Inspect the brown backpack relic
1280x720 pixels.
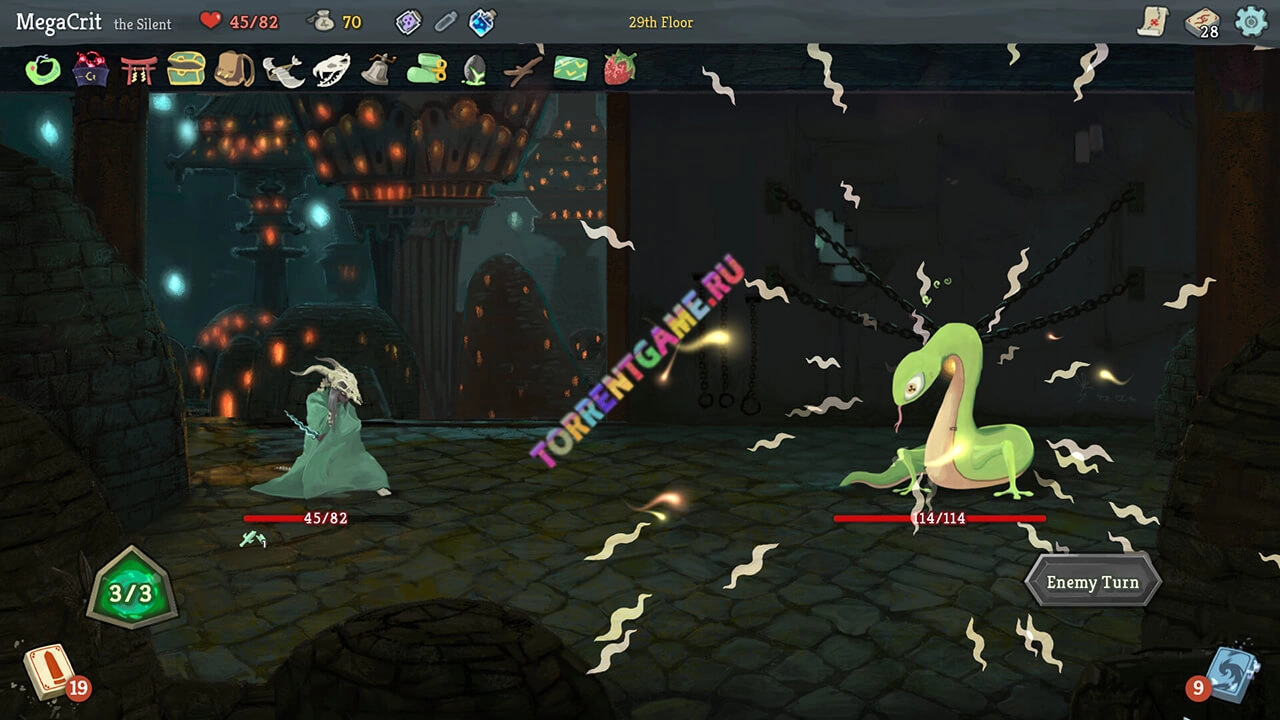click(234, 69)
